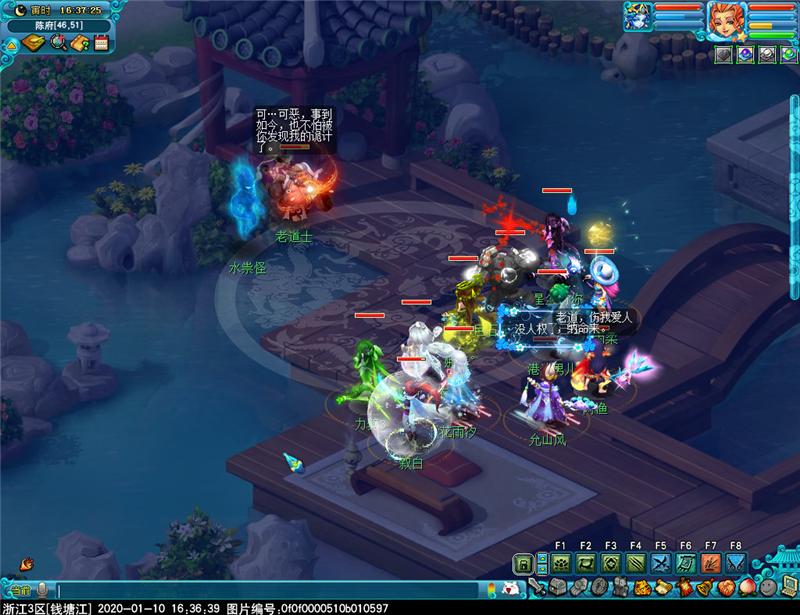Viewport: 800px width, 615px height.
Task: Collapse the top-left panel with the arrow button
Action: click(11, 45)
